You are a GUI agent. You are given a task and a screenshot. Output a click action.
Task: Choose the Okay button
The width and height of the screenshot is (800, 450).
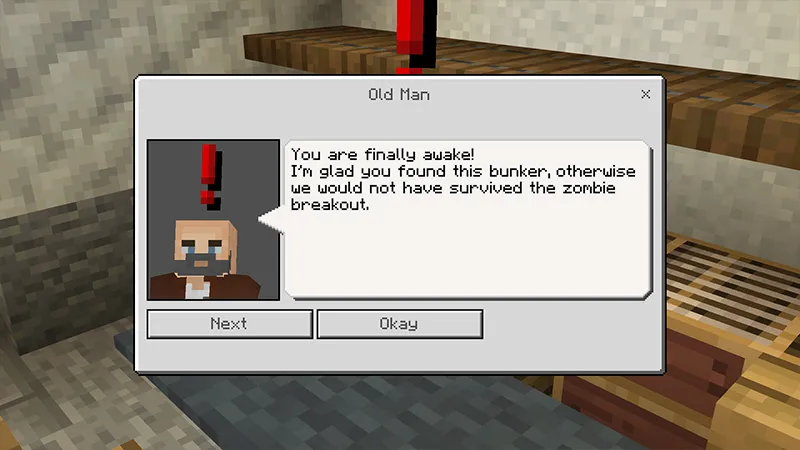(x=399, y=324)
